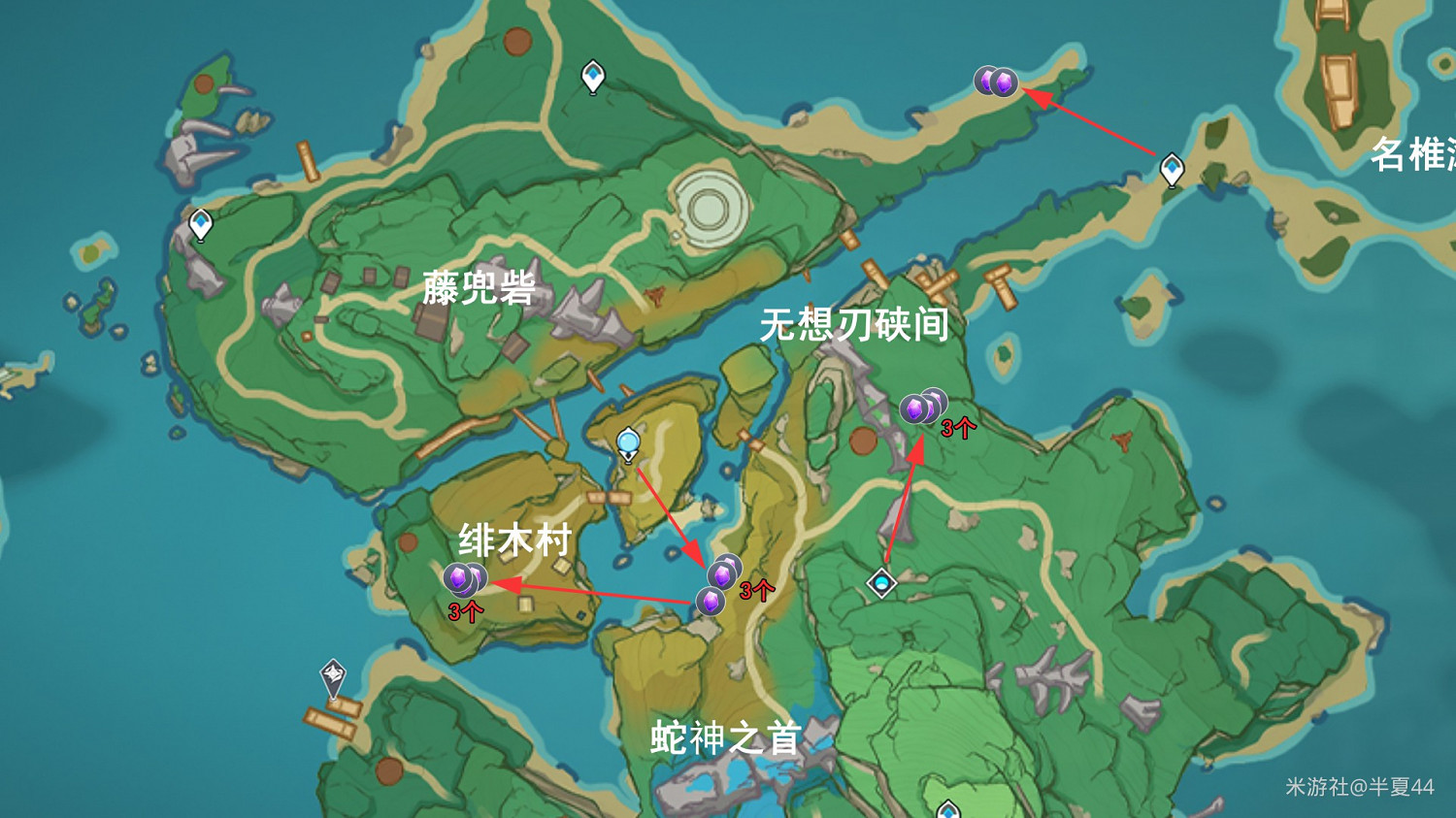Click the dark boss pin marker near the docks
This screenshot has width=1456, height=818.
tap(331, 671)
